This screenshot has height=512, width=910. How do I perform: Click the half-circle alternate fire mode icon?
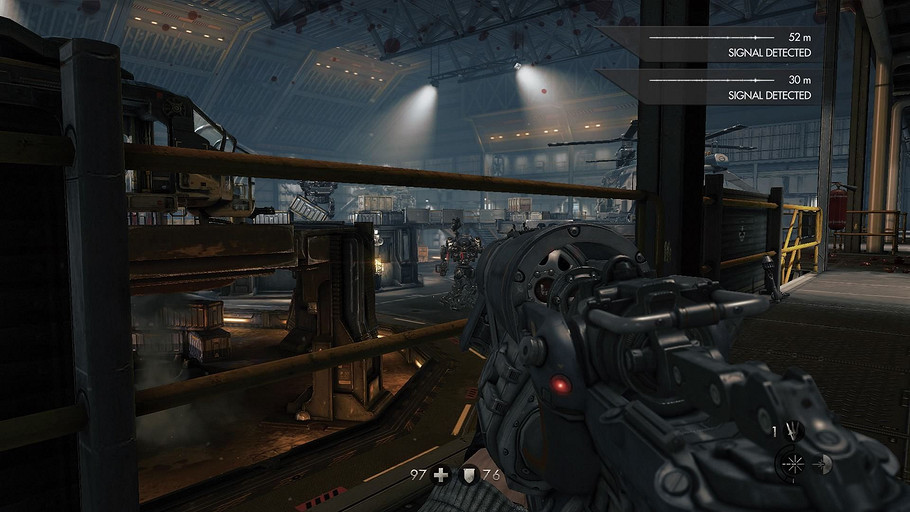(825, 463)
